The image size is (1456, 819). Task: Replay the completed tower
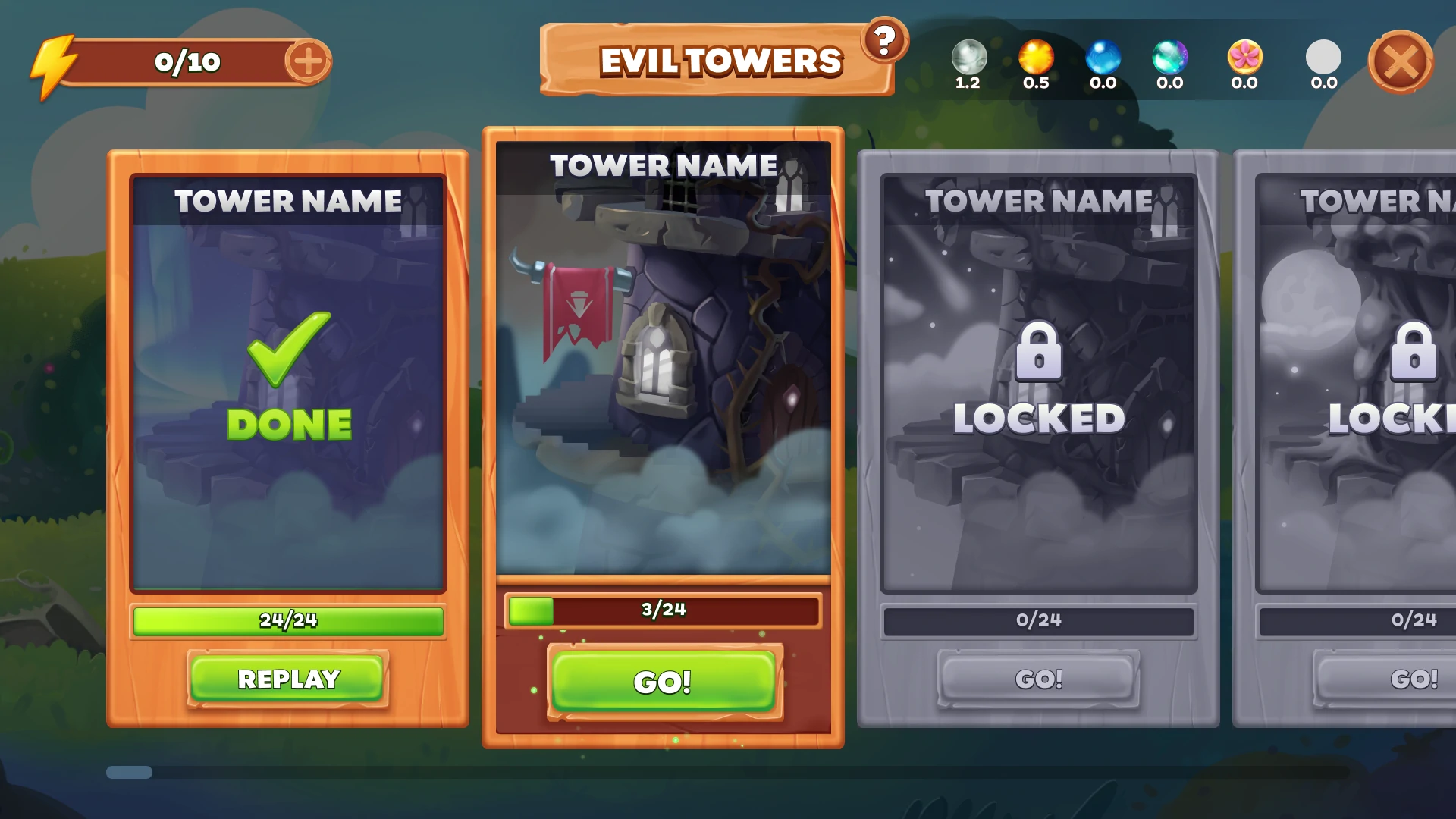coord(288,679)
